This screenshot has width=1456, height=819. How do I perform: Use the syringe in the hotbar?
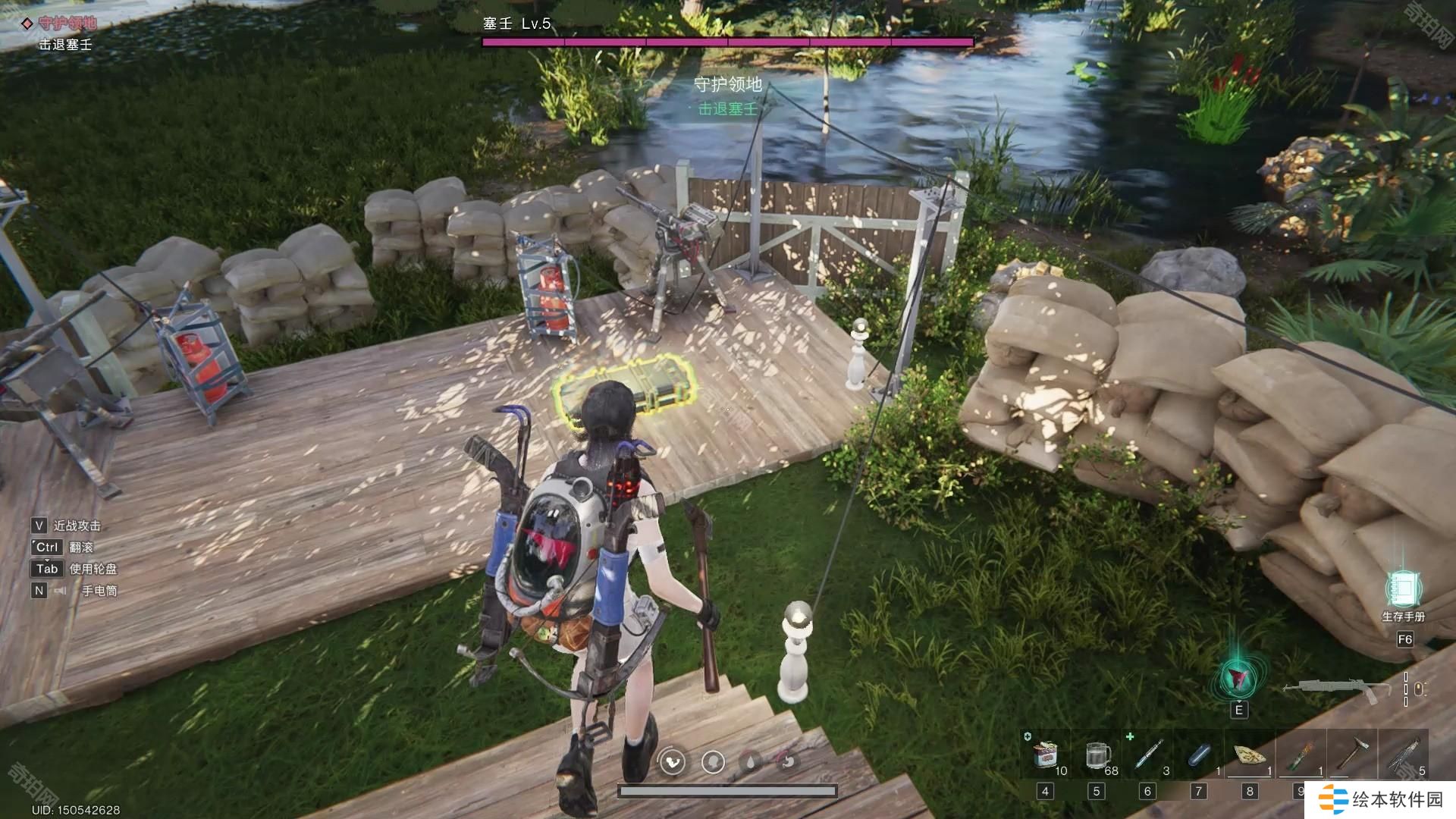(x=1147, y=756)
